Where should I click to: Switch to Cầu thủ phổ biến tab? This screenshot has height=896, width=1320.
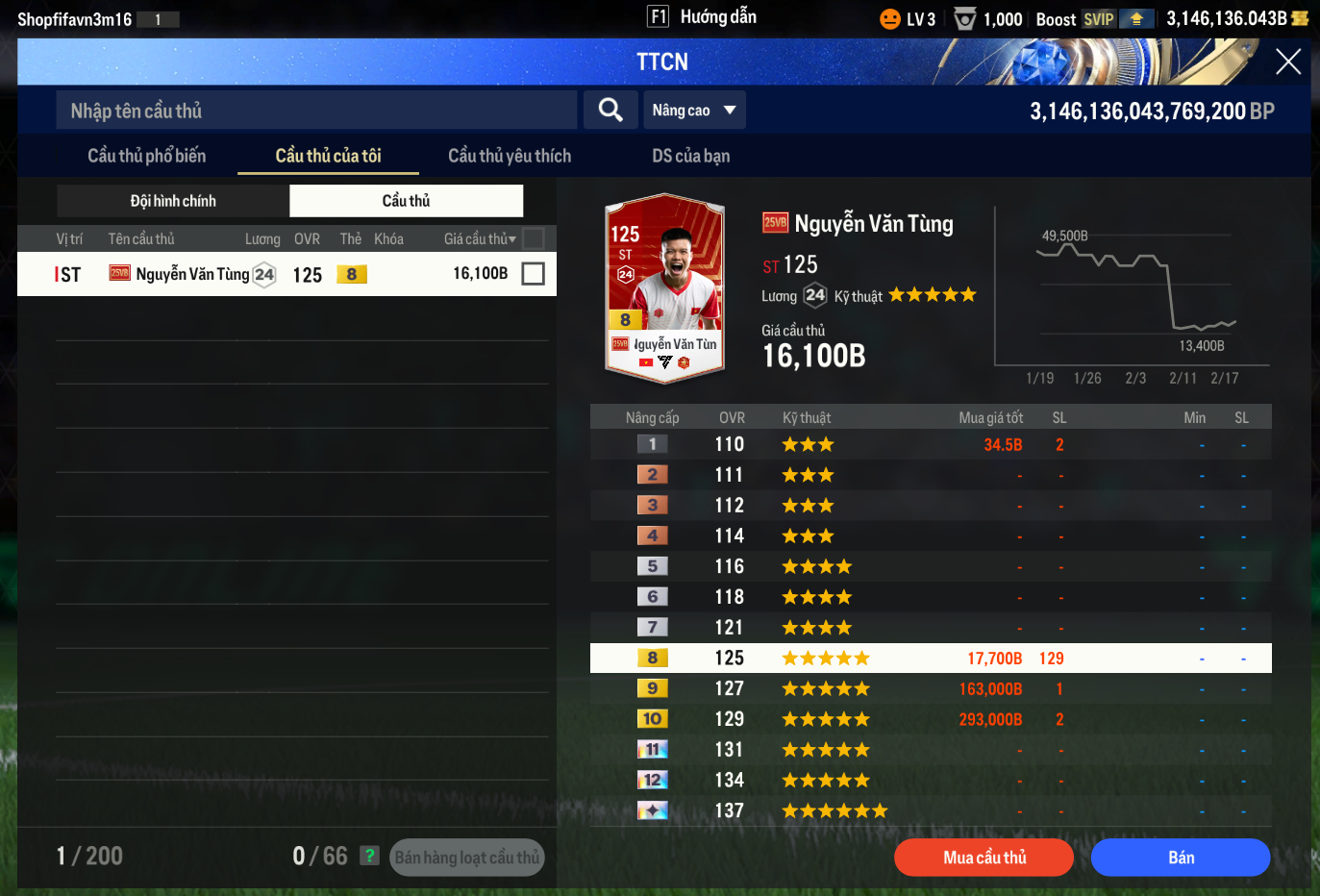pos(146,156)
